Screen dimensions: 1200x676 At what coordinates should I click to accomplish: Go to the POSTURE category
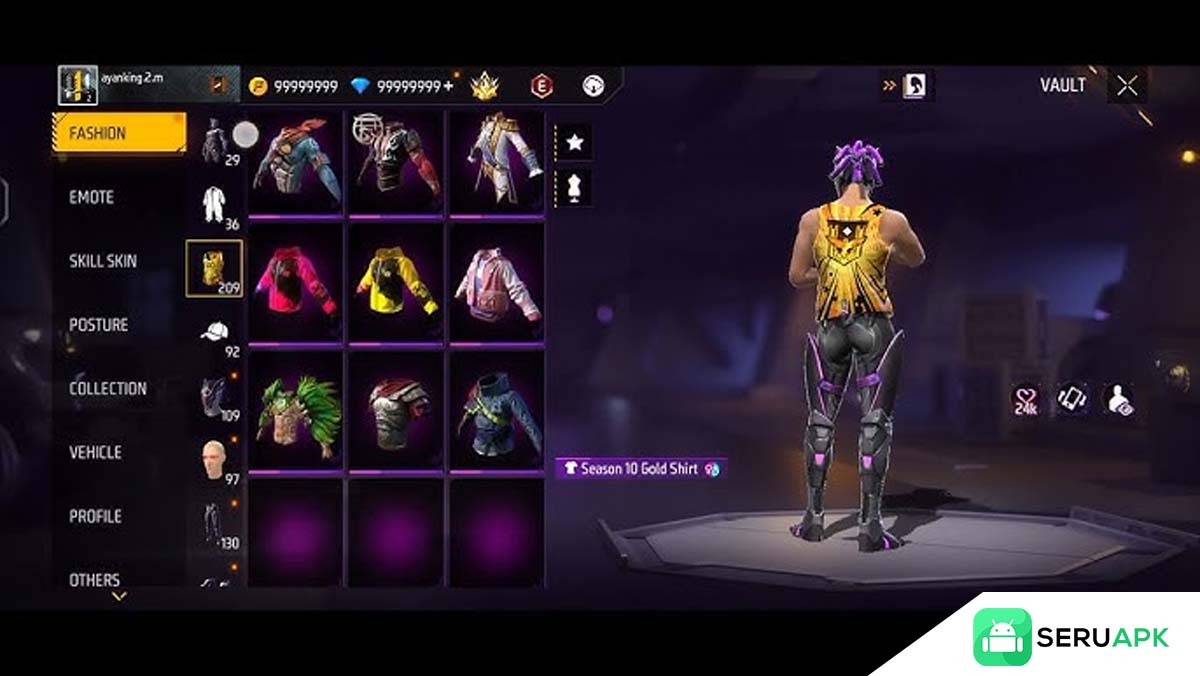(99, 325)
